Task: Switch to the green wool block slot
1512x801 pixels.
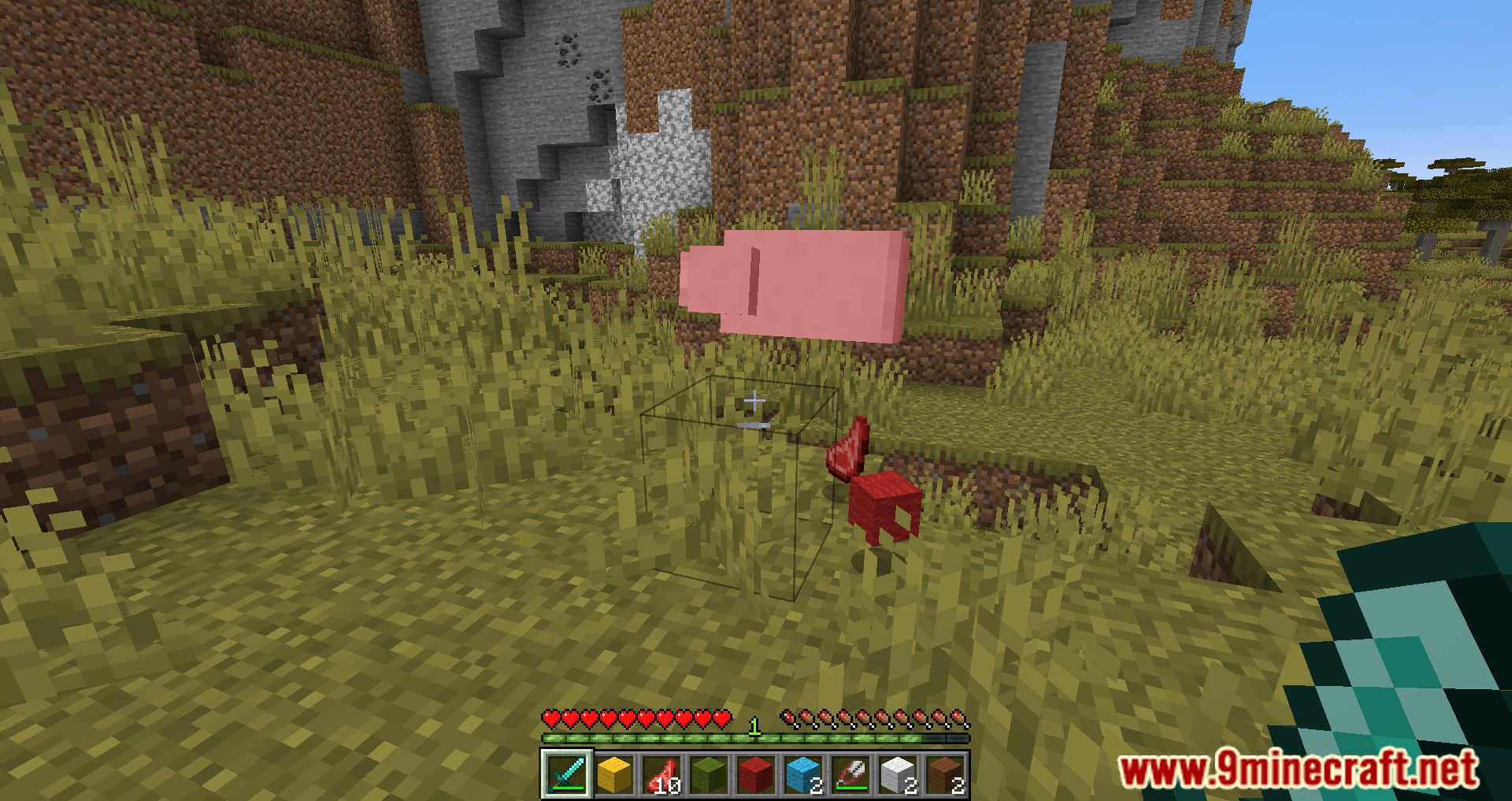Action: pyautogui.click(x=709, y=773)
